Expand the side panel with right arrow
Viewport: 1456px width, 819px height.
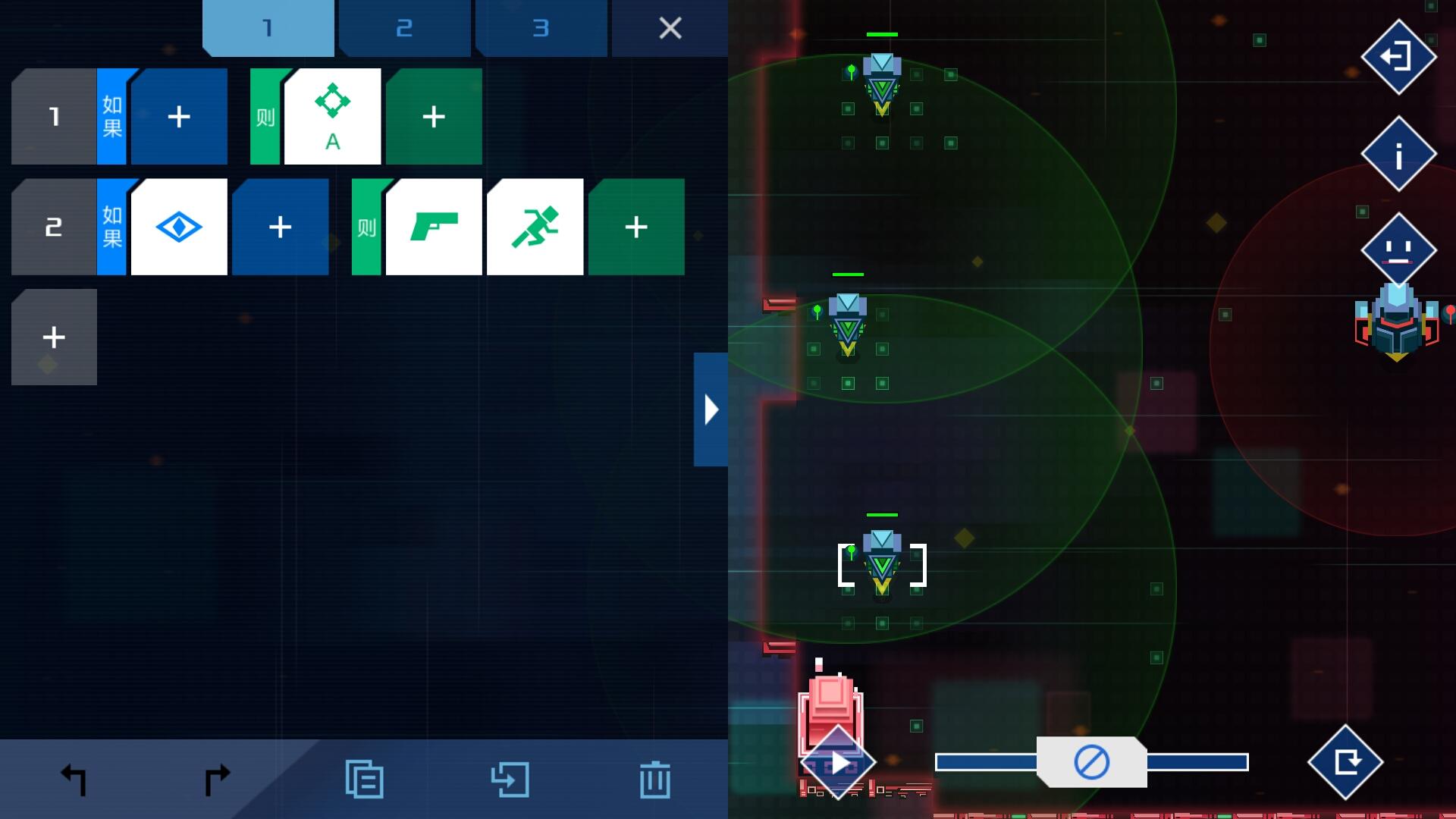coord(711,408)
